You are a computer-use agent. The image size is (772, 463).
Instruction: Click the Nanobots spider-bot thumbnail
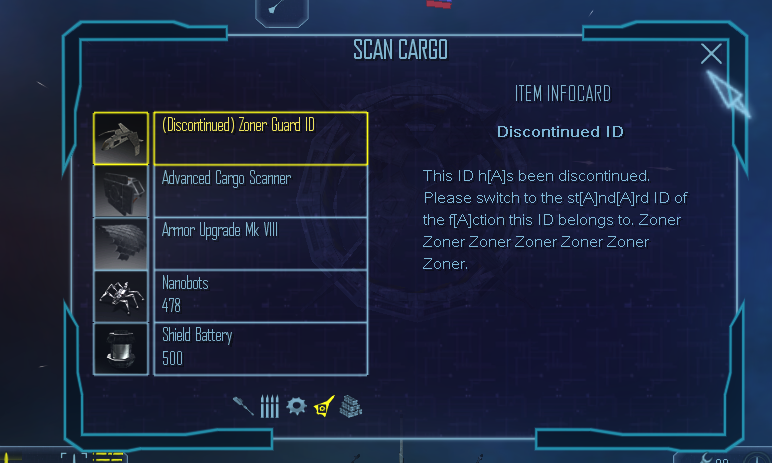121,295
